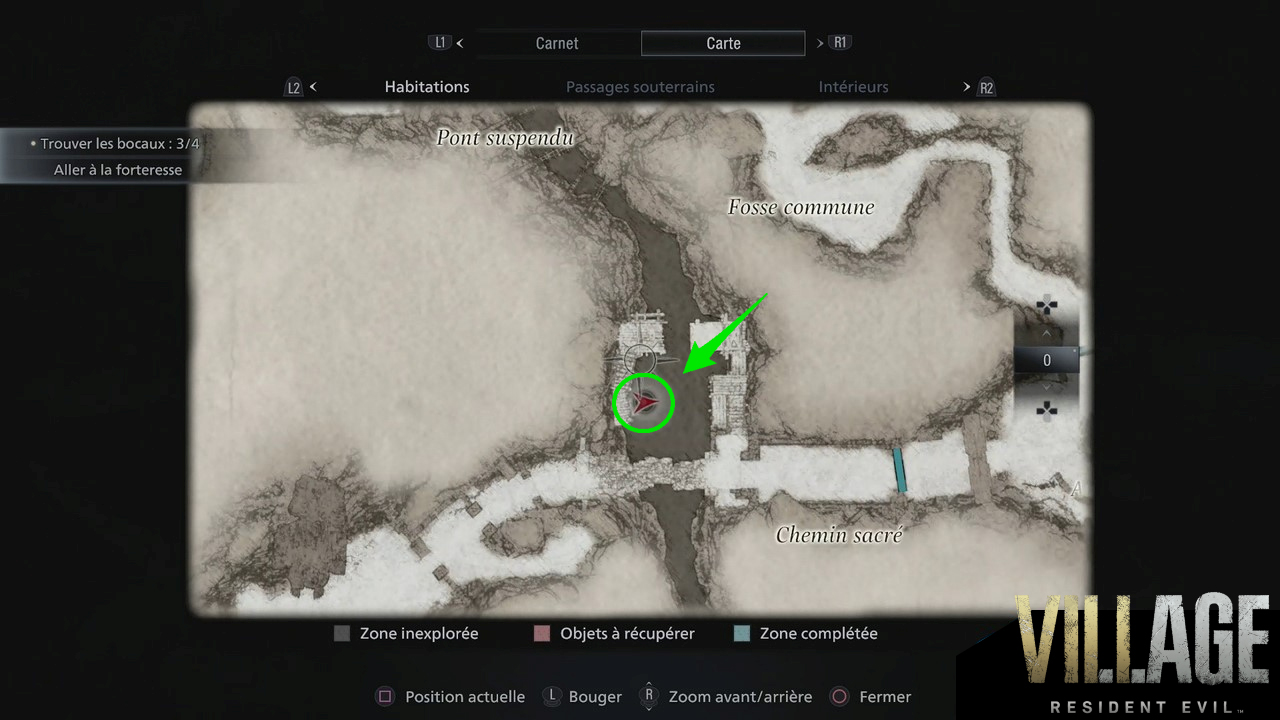Select the Pont suspendu map label

[x=505, y=138]
